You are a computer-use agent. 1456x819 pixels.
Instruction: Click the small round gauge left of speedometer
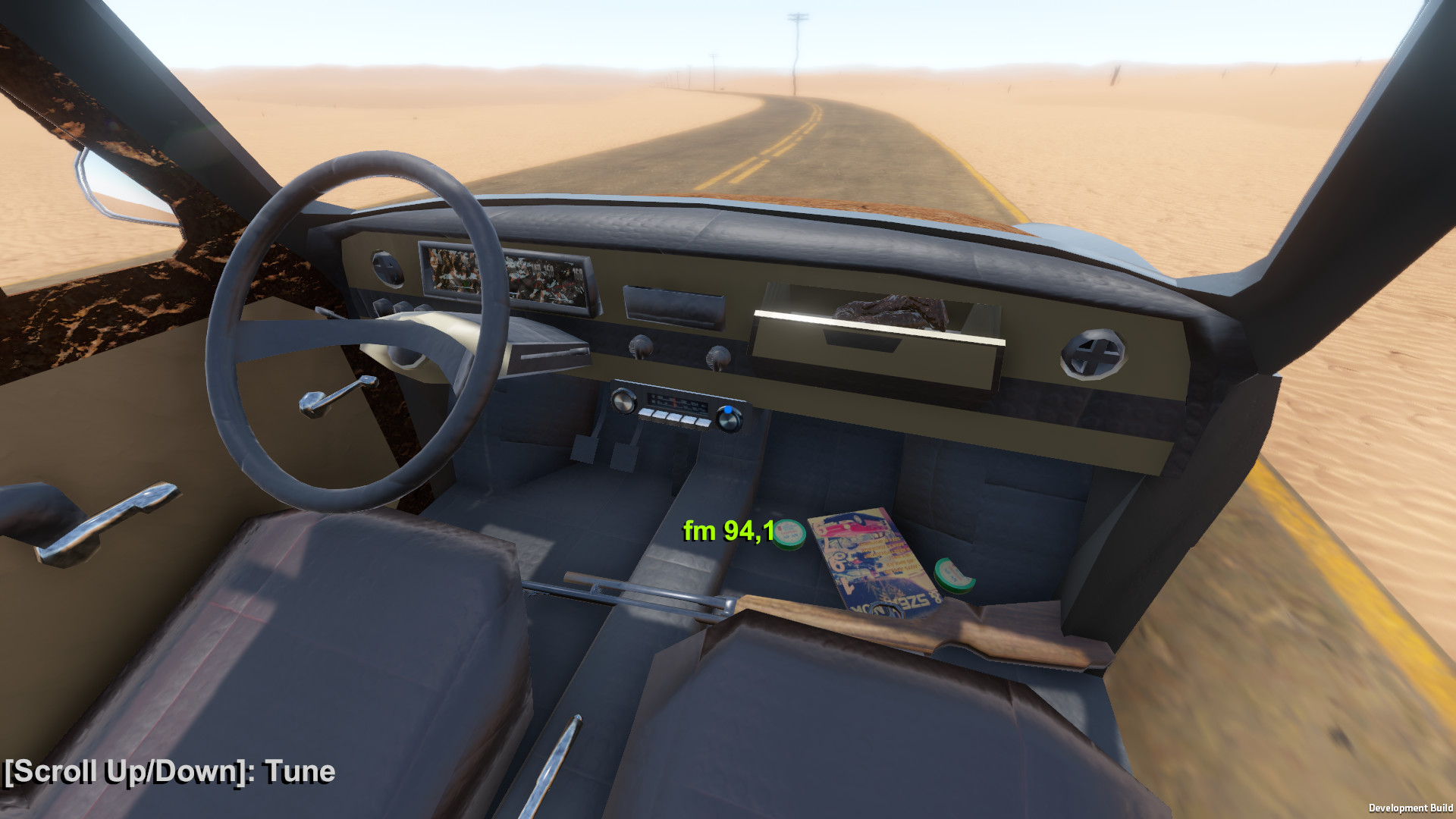[387, 269]
